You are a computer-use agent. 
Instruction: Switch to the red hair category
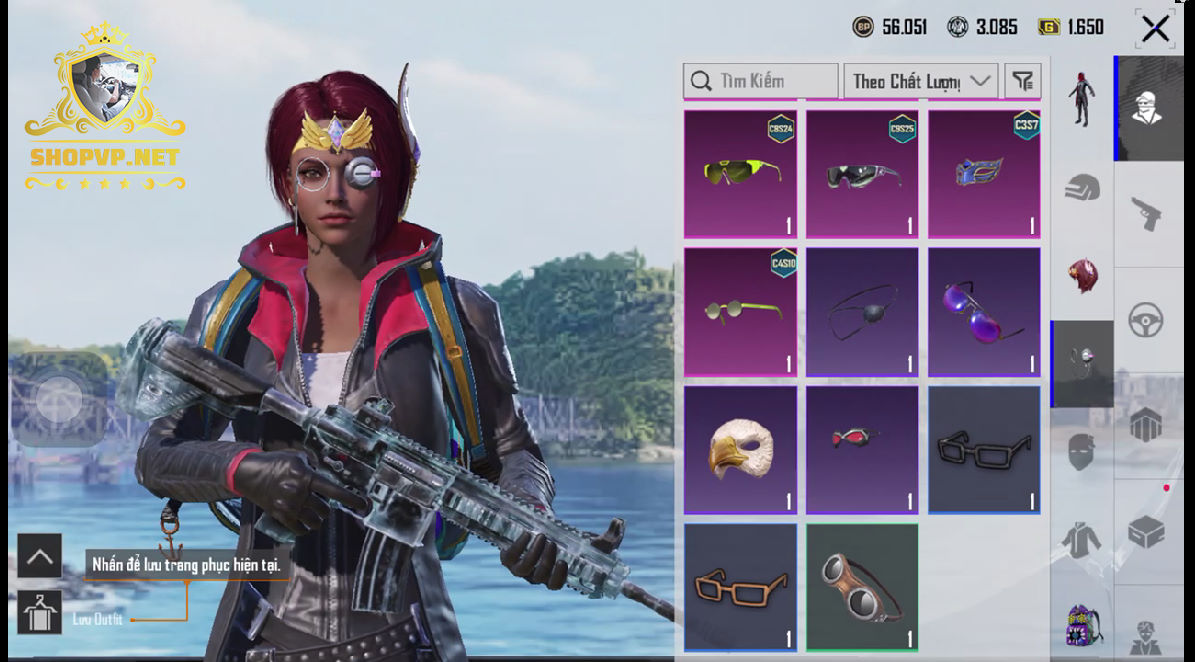coord(1082,275)
